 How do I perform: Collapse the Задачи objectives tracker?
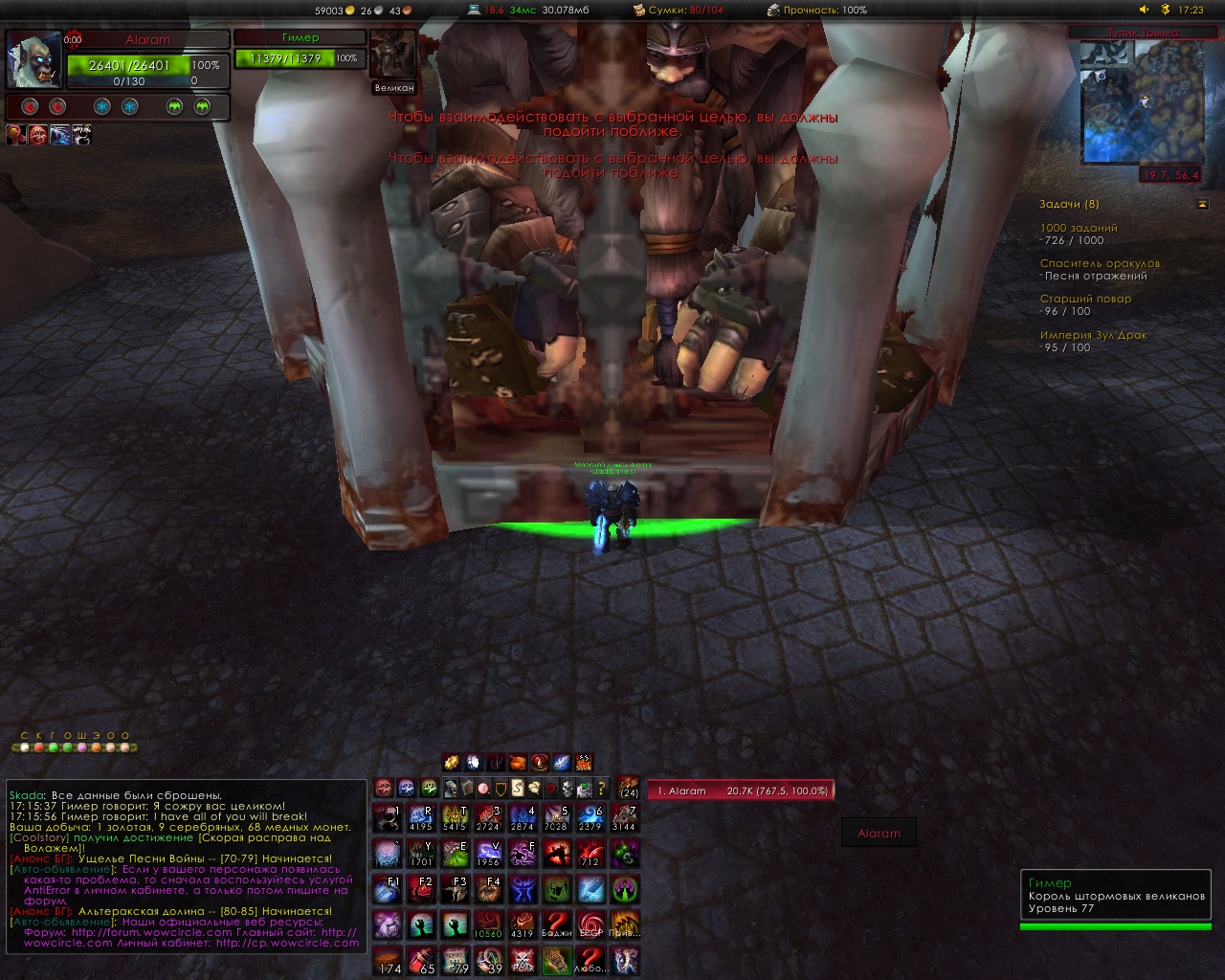(x=1202, y=204)
